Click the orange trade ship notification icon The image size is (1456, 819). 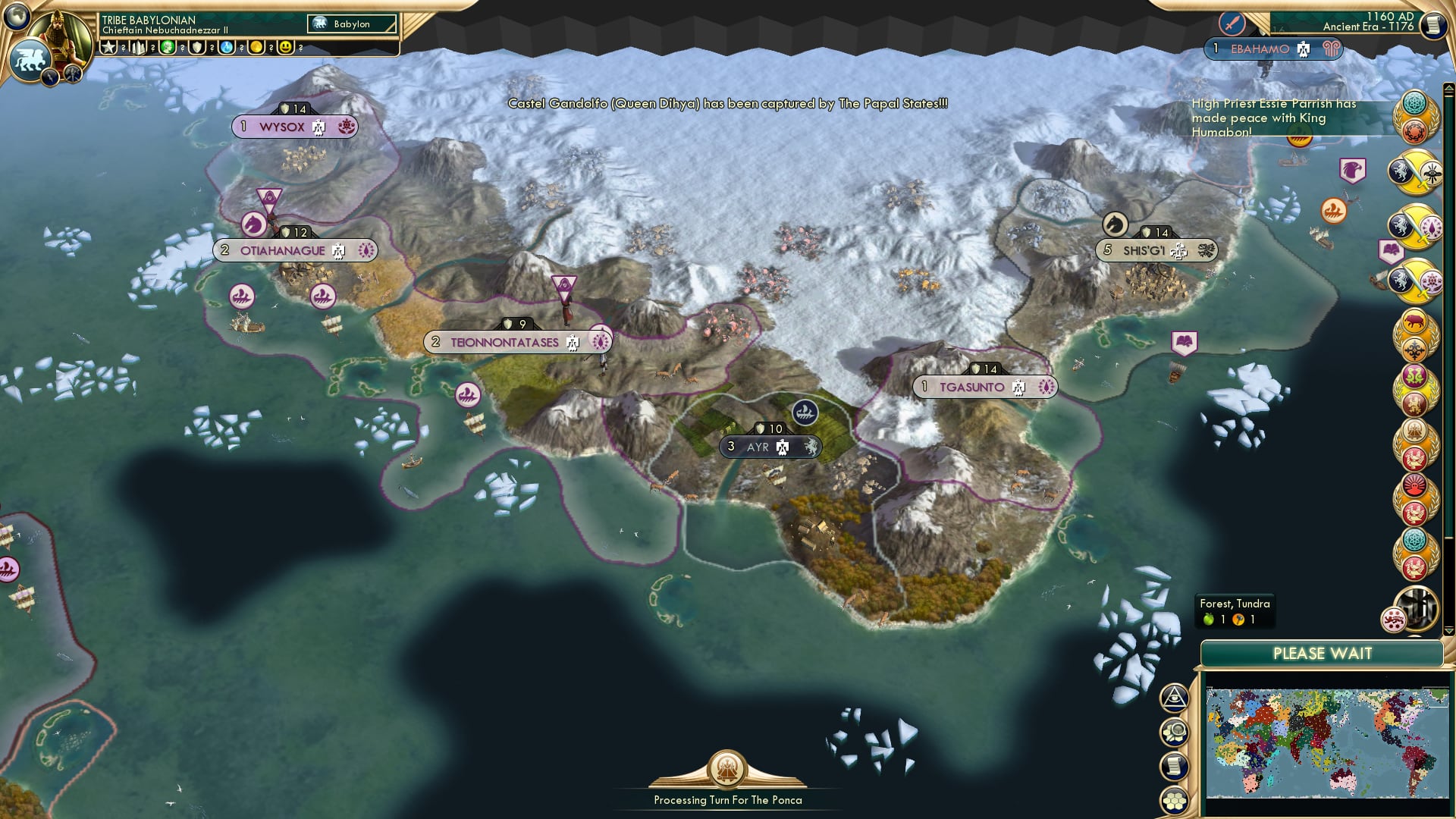point(1334,211)
